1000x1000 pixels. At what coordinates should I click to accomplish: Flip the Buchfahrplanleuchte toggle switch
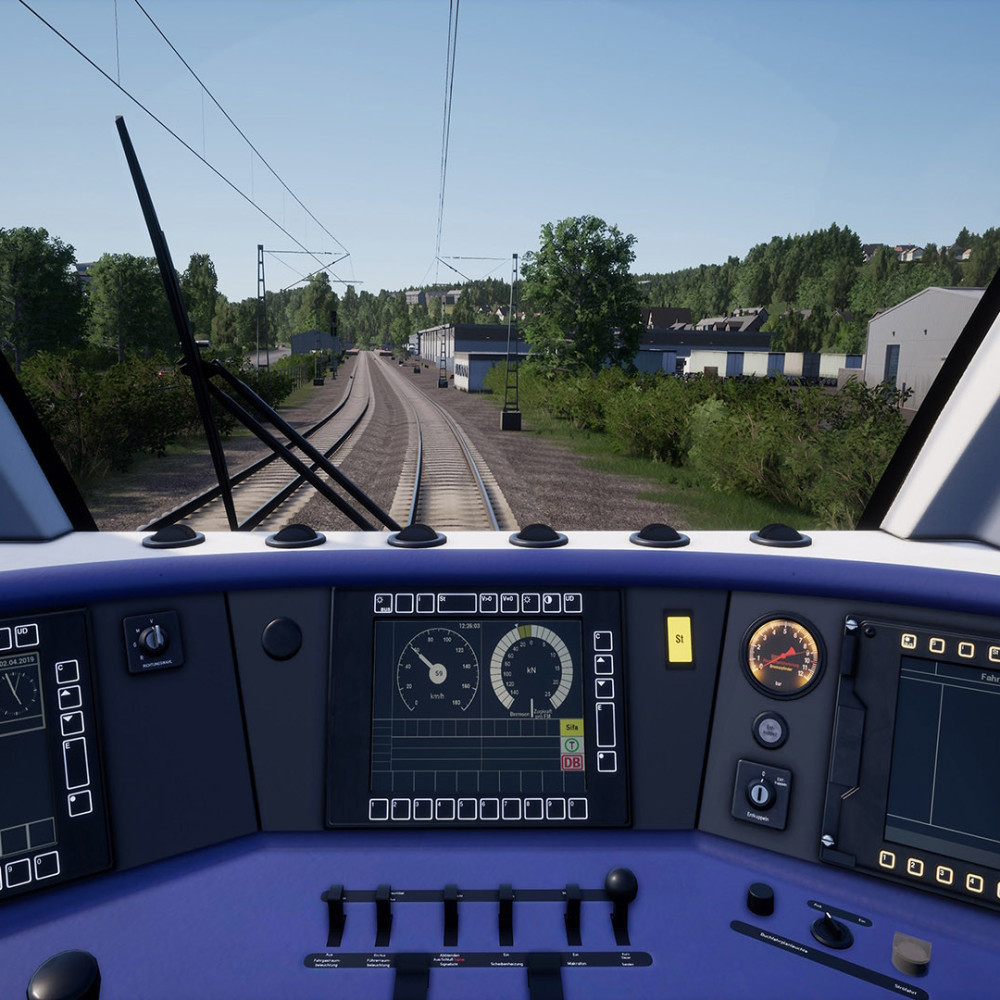click(830, 928)
